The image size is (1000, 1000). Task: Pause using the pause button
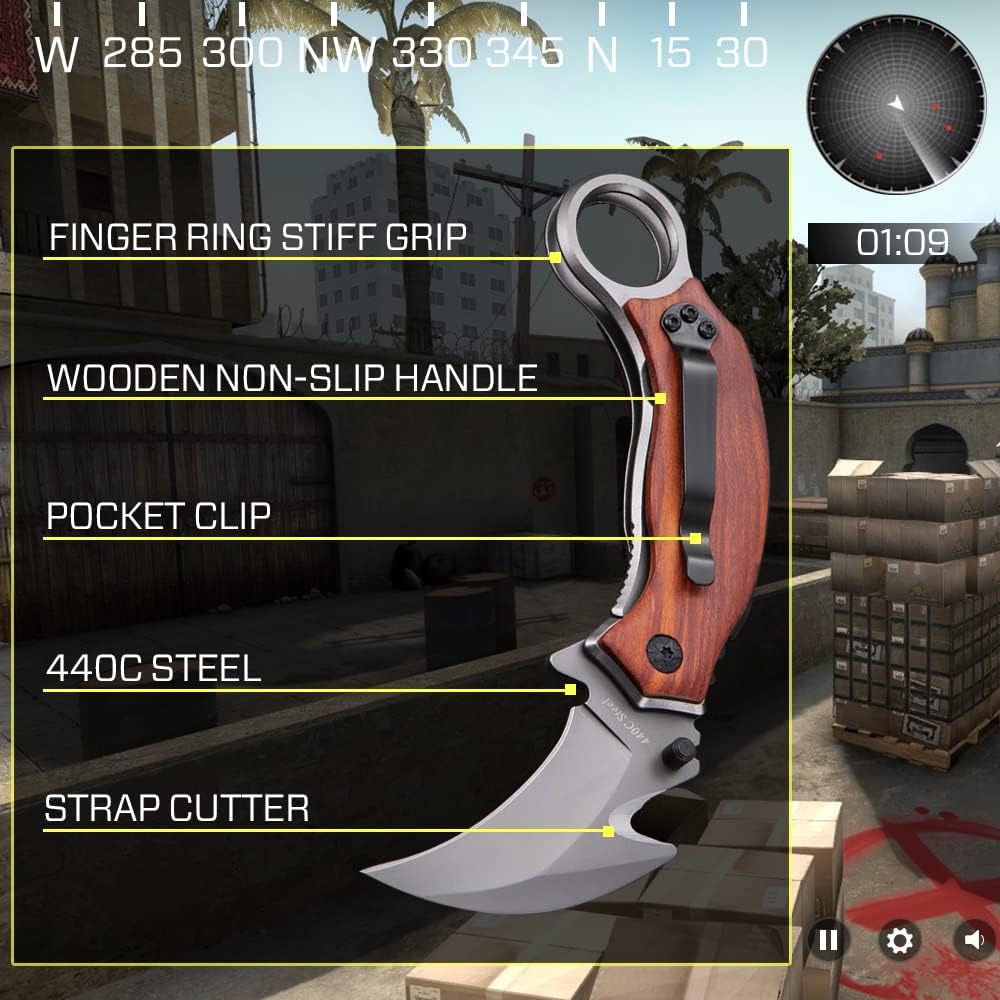tap(828, 940)
